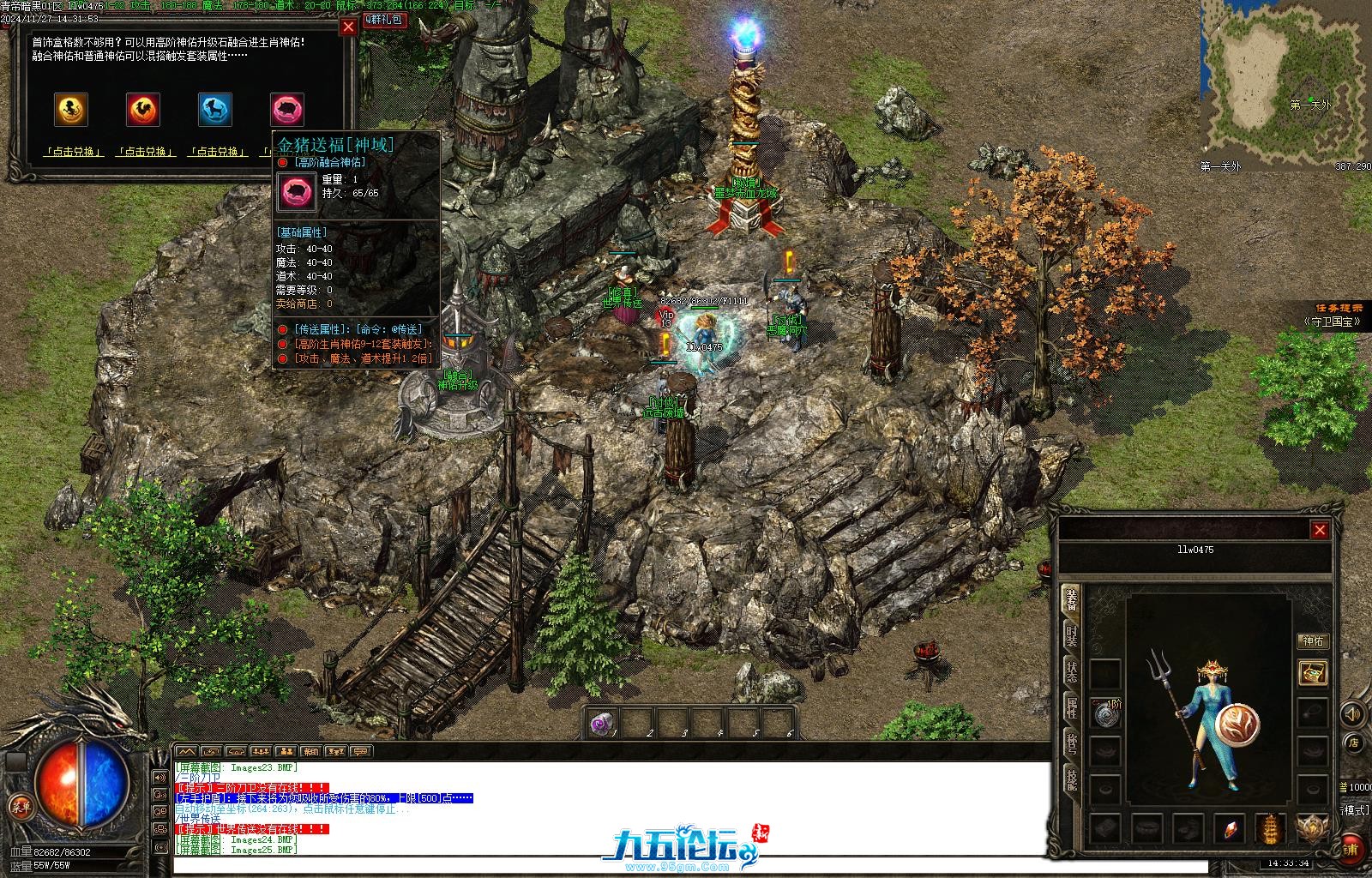Open the Q群礼包 gift pack button
The height and width of the screenshot is (878, 1372).
(384, 19)
